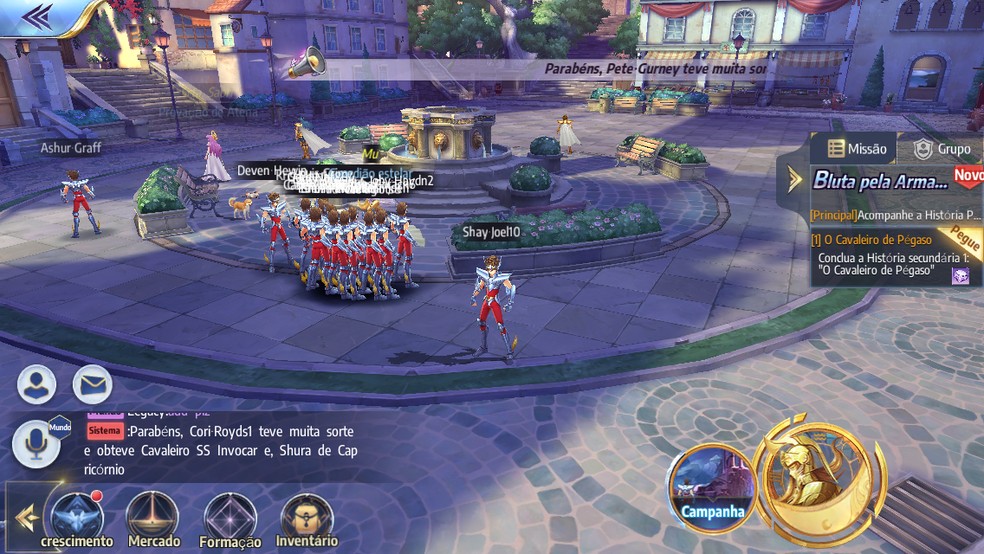Click the purple cube quest reward icon
This screenshot has height=554, width=984.
point(959,275)
